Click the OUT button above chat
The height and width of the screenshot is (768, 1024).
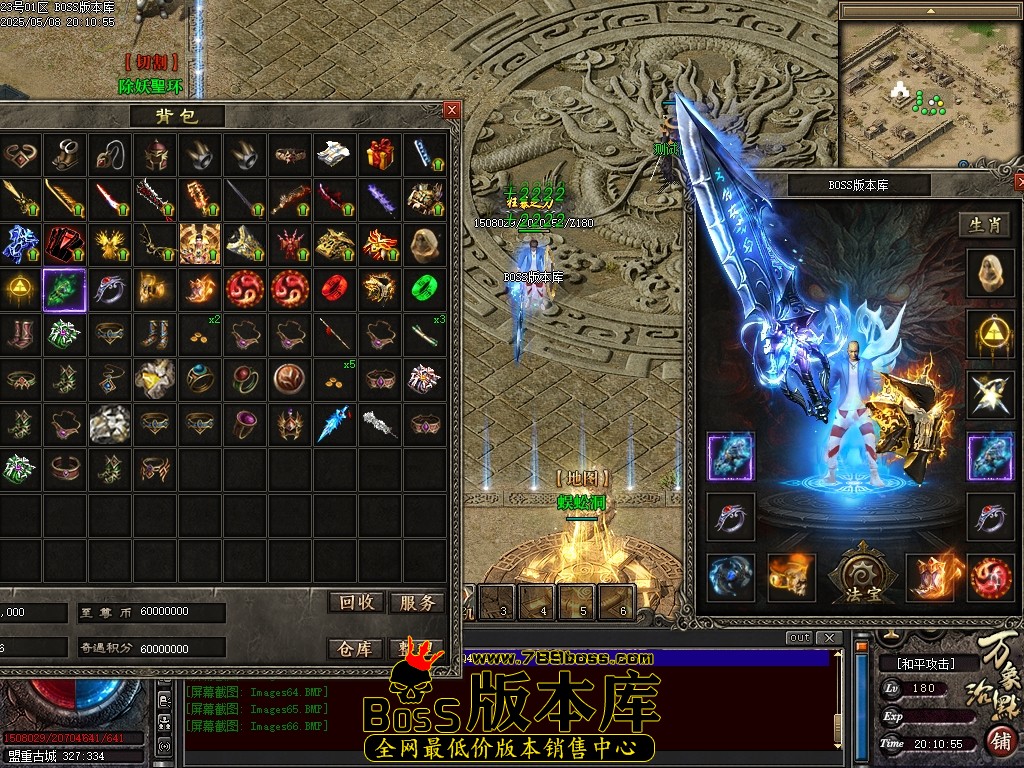[799, 638]
